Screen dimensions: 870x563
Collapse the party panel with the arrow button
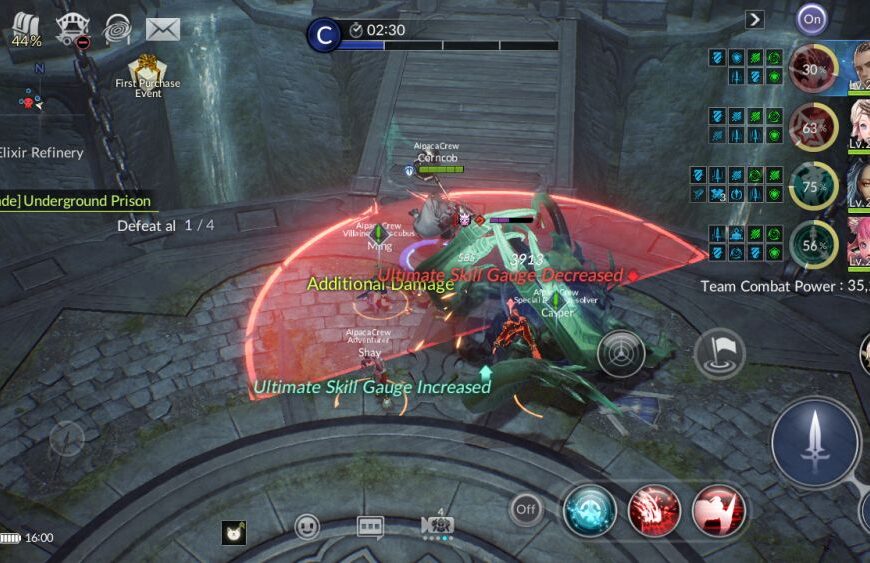[755, 19]
